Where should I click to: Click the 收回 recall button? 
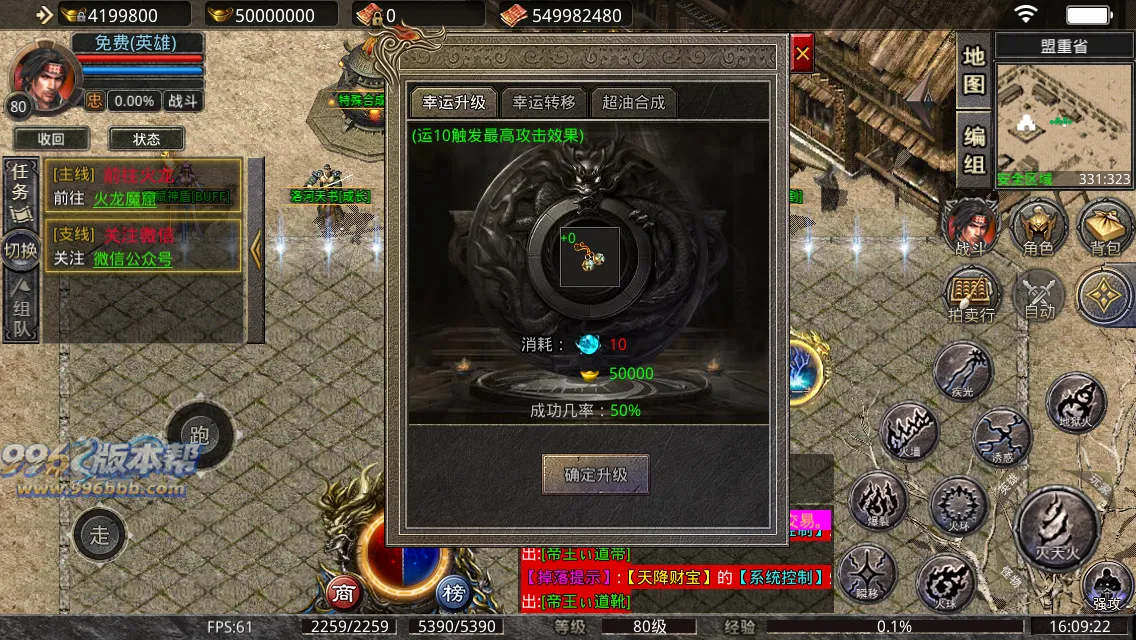(51, 139)
